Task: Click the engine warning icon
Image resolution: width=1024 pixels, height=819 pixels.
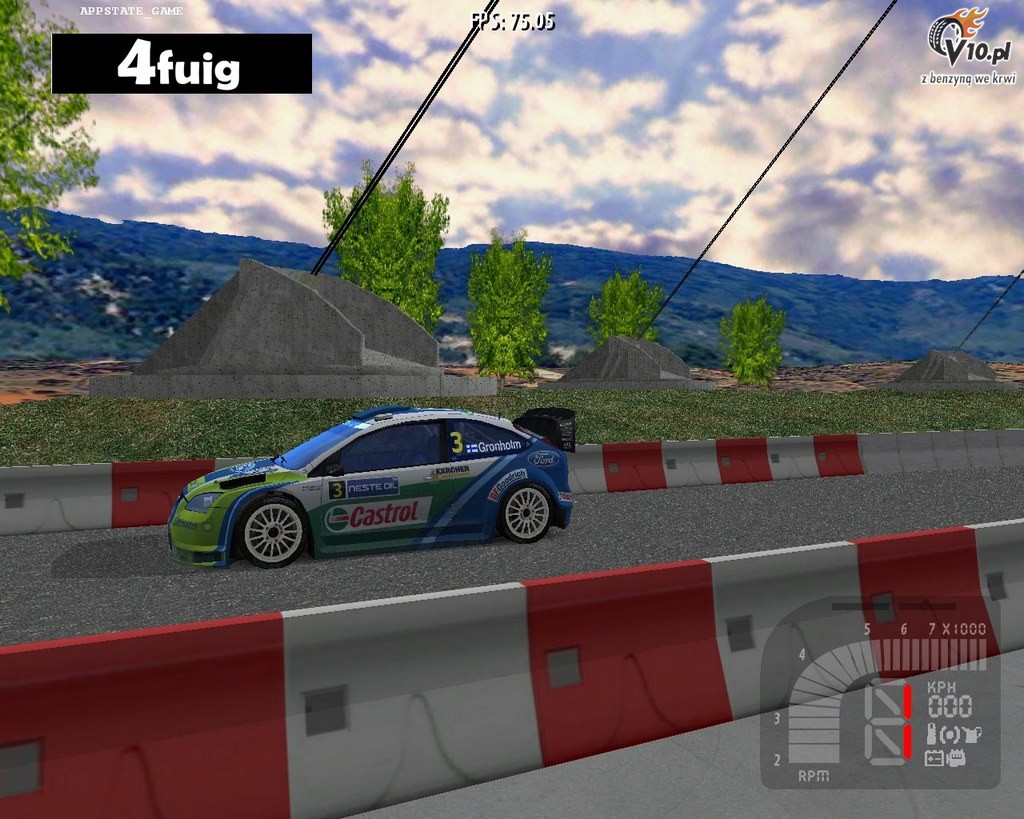Action: (x=957, y=758)
